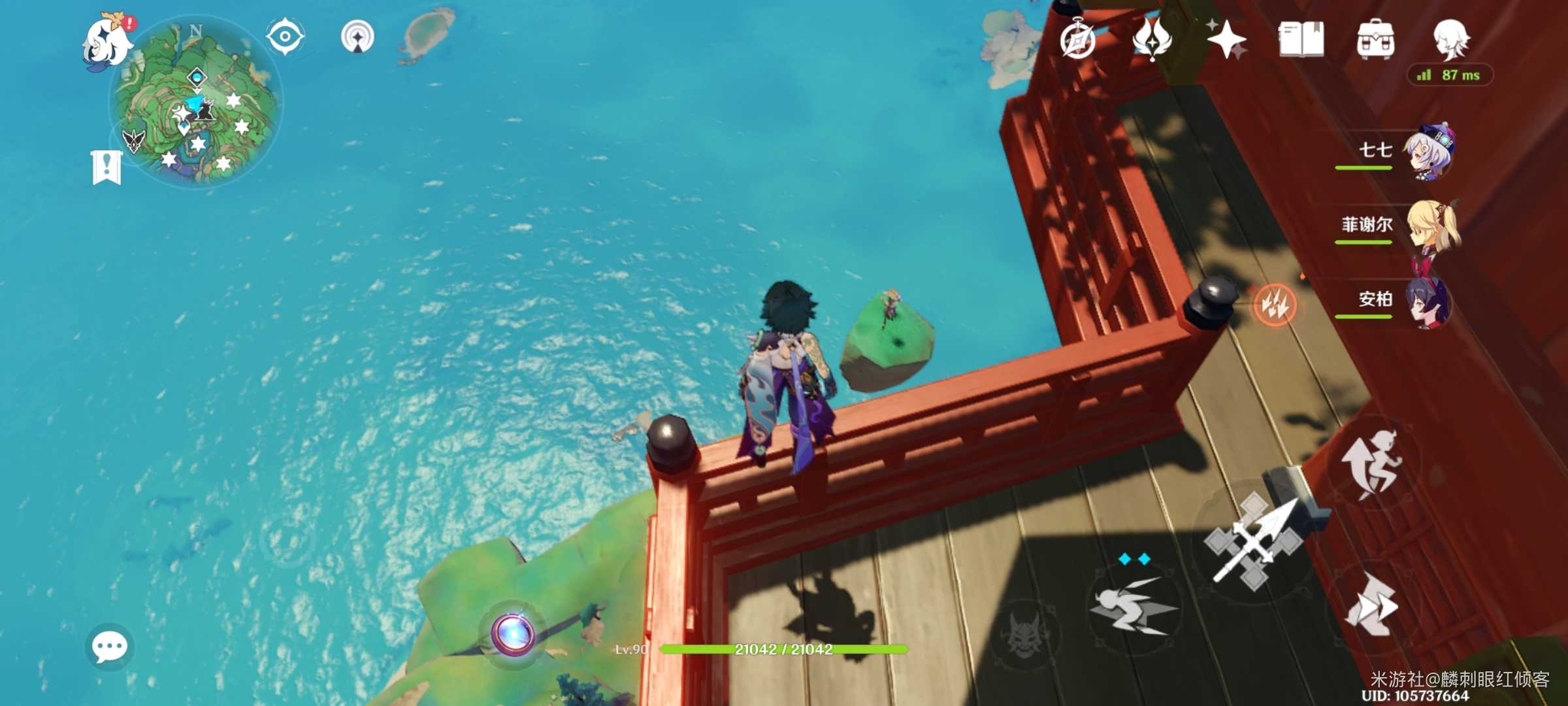Switch to party member 七七
The width and height of the screenshot is (1568, 706).
1429,151
